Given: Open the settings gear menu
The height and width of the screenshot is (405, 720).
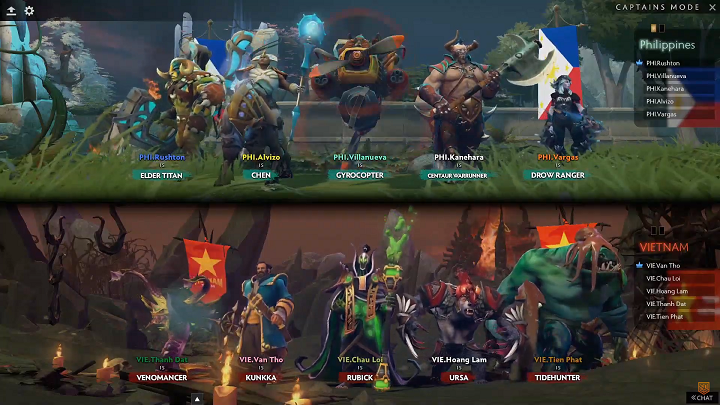Looking at the screenshot, I should (x=29, y=10).
